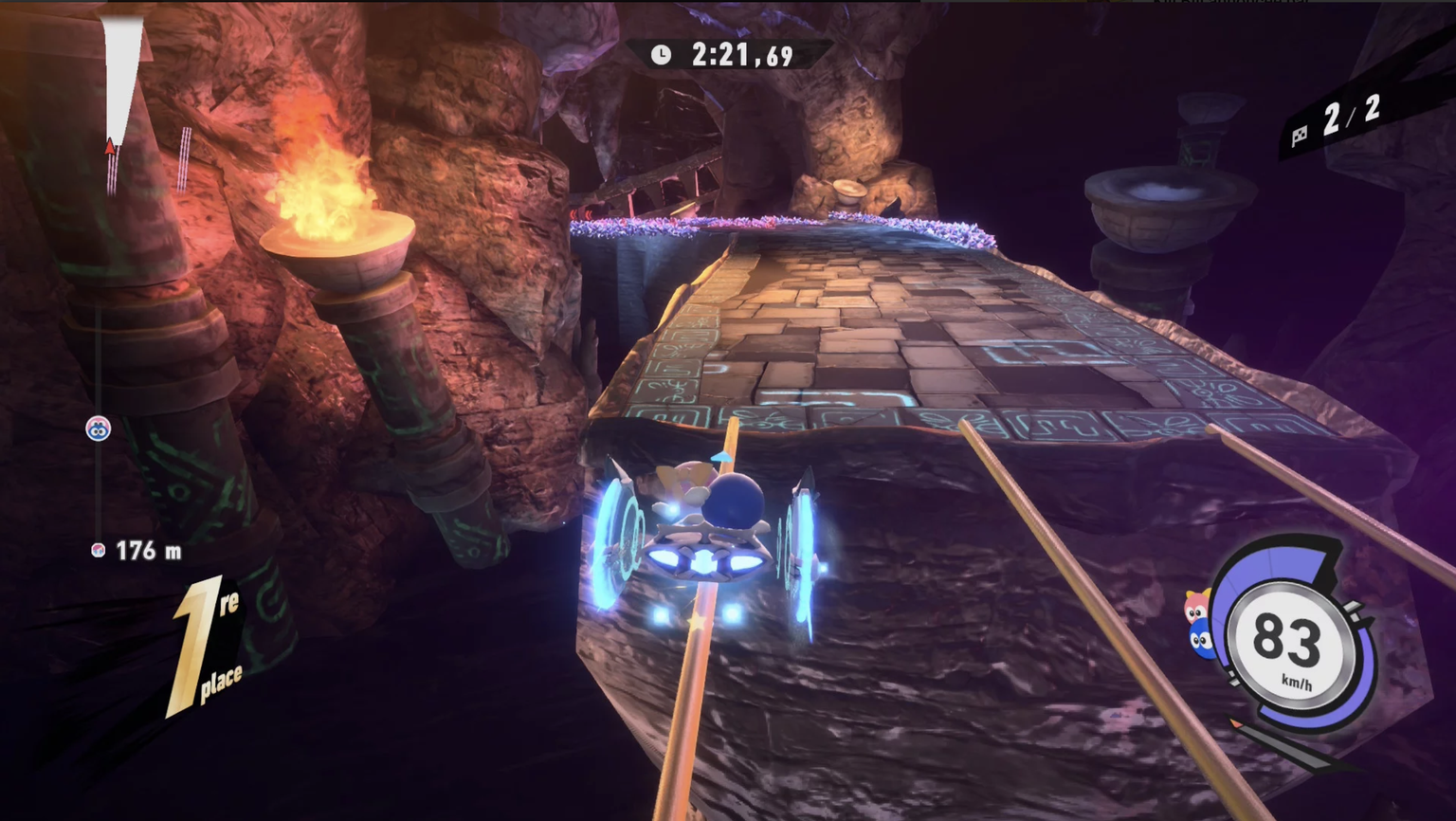The height and width of the screenshot is (821, 1456).
Task: Click the finish flag icon near the lap counter
Action: tap(1300, 133)
